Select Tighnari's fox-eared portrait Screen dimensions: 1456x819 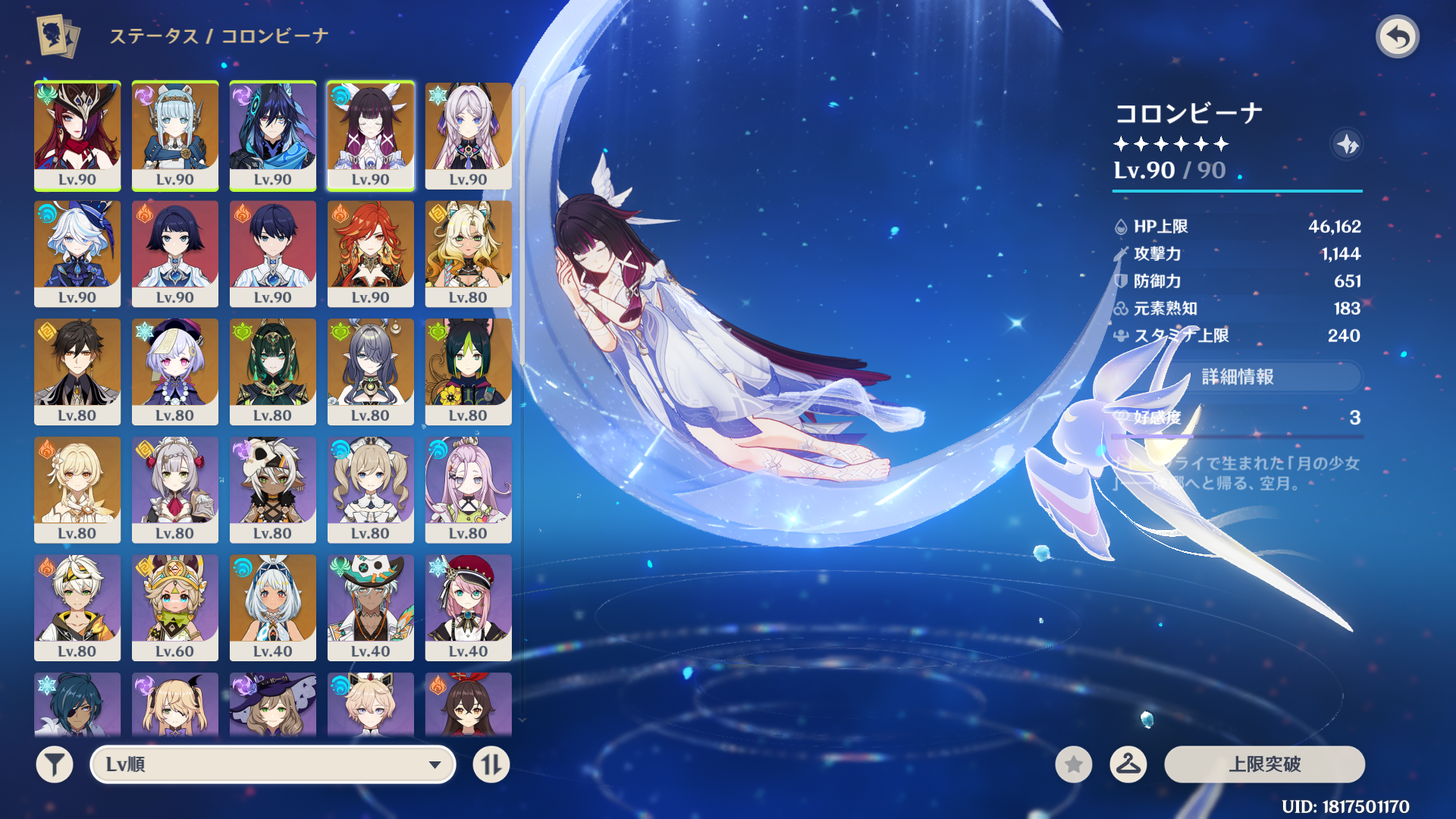click(x=469, y=371)
